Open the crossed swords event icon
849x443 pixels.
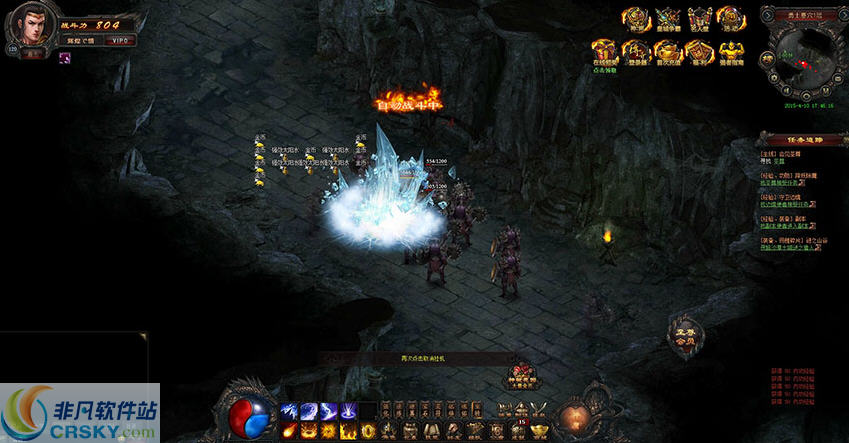(x=666, y=18)
